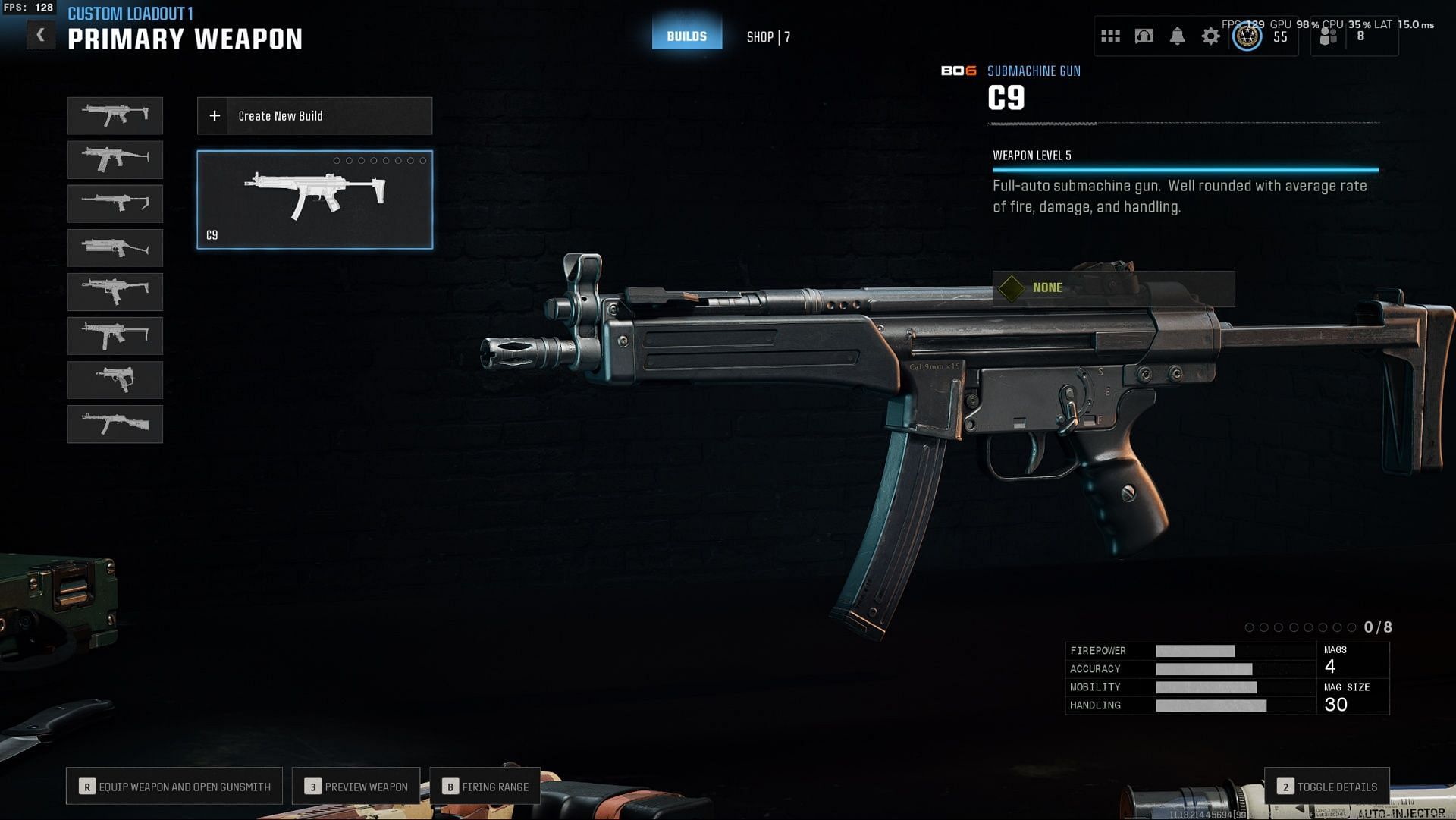Enter the Firing Range
The image size is (1456, 820).
coord(485,787)
